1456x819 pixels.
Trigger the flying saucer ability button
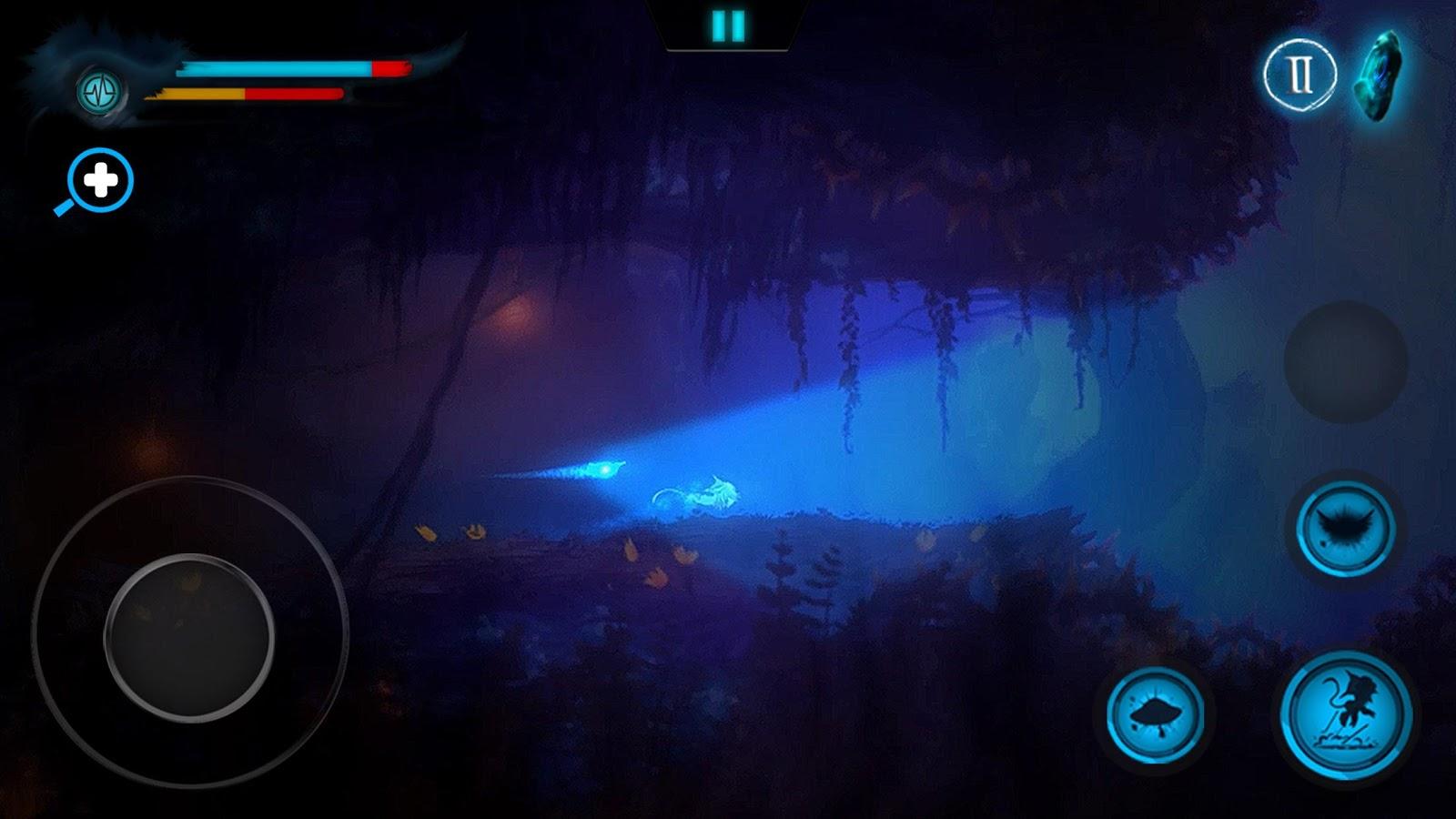1155,714
